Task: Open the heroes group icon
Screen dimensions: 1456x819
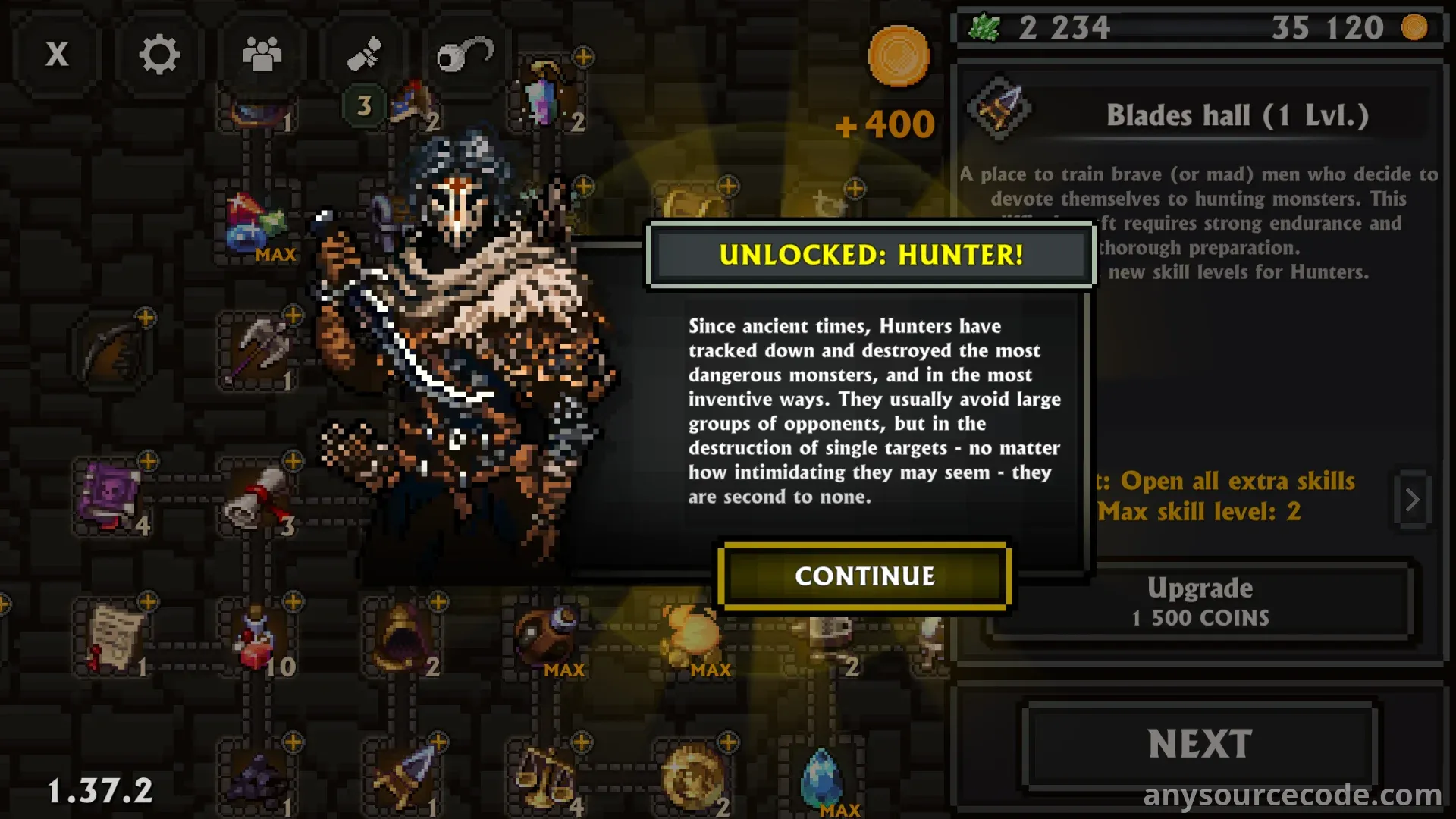Action: pyautogui.click(x=262, y=55)
